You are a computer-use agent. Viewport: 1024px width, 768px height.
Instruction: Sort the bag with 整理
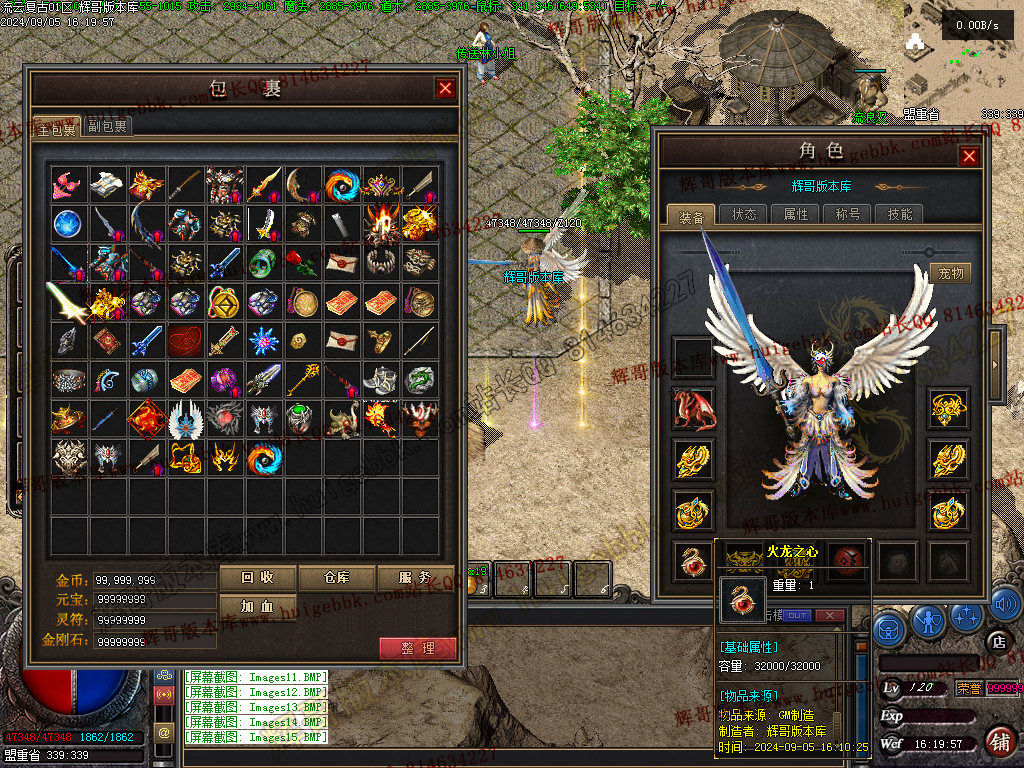[x=418, y=648]
